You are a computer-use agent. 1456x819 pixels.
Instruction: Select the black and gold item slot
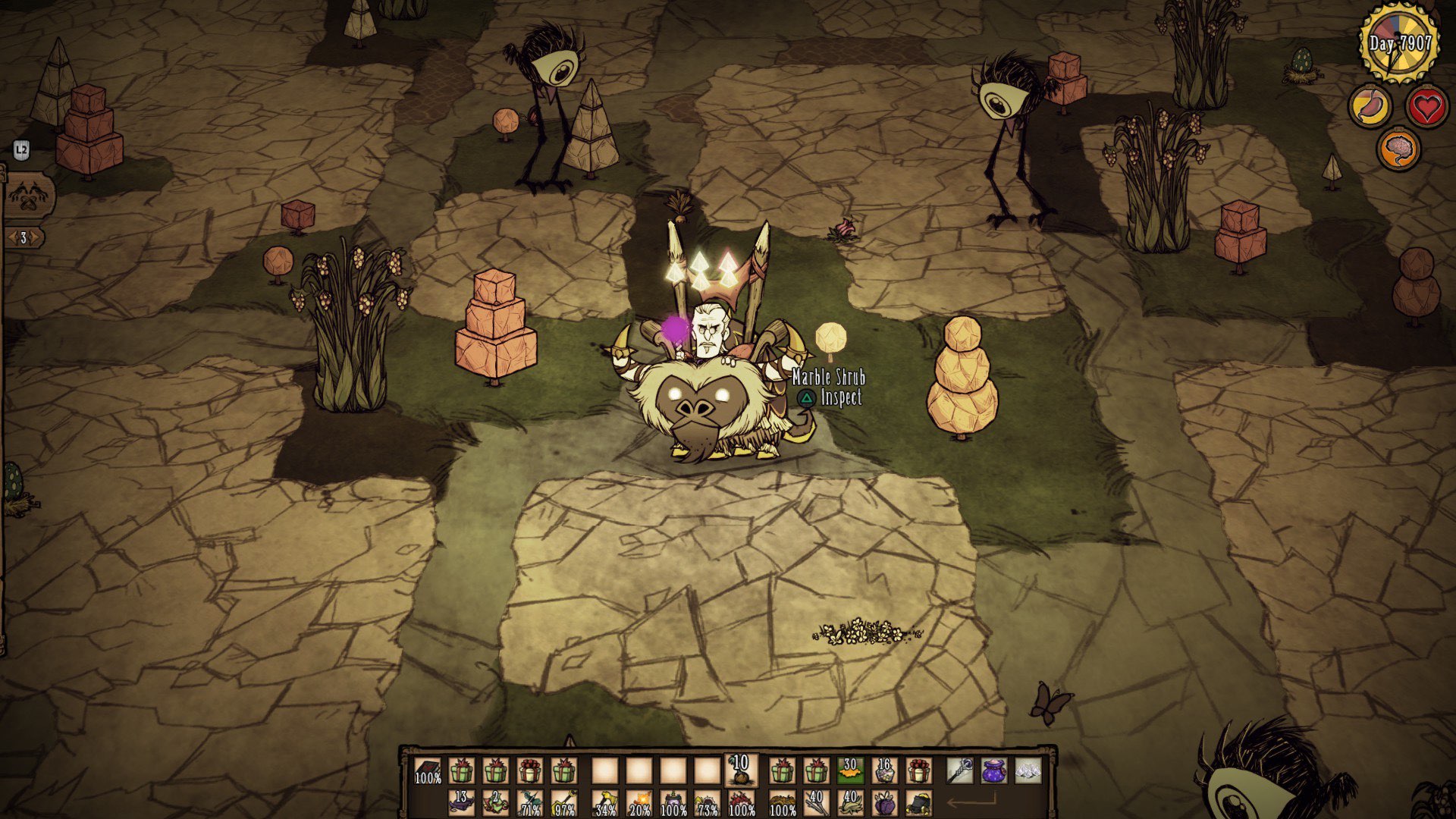pos(919,804)
